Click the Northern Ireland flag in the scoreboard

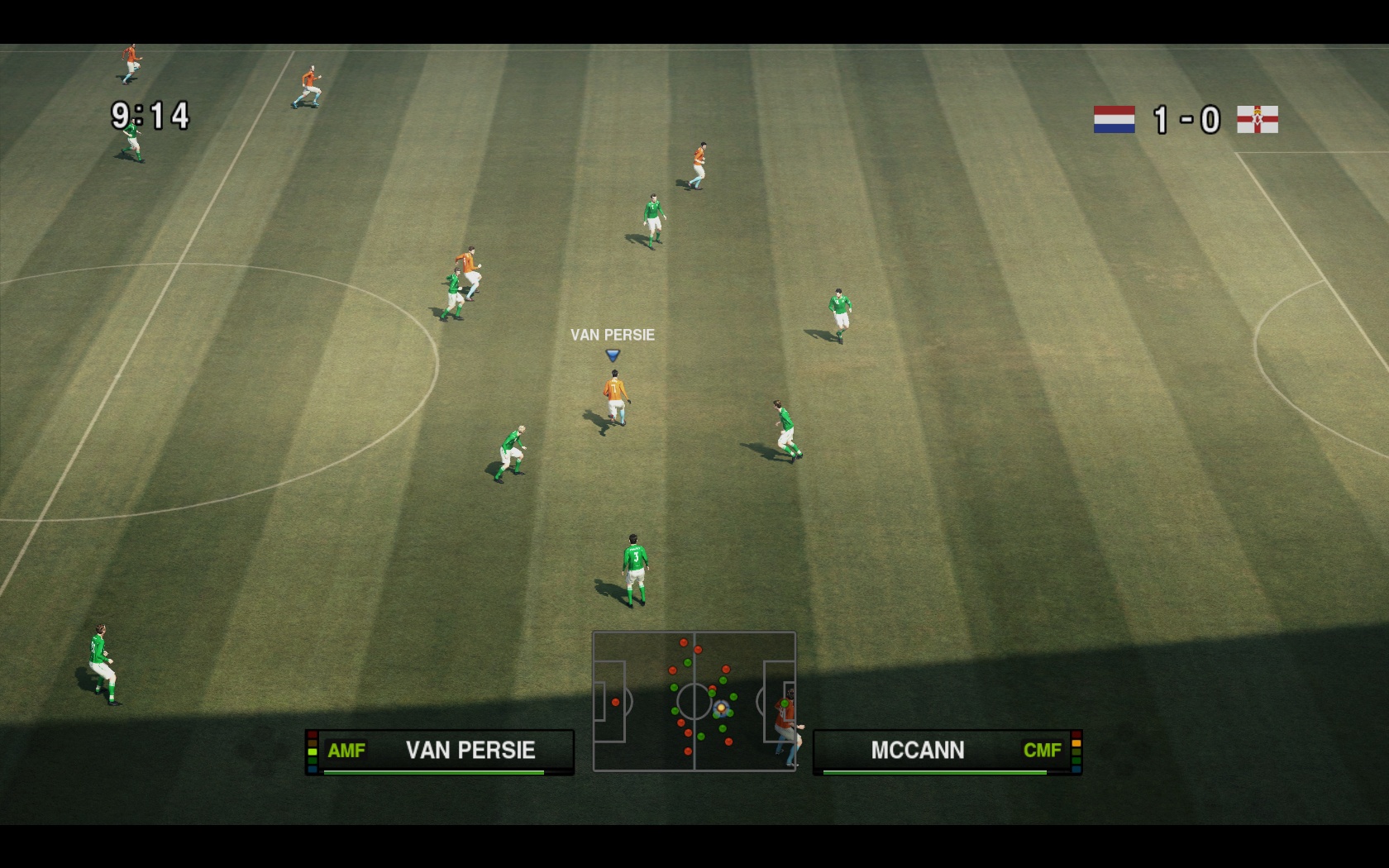[x=1257, y=120]
